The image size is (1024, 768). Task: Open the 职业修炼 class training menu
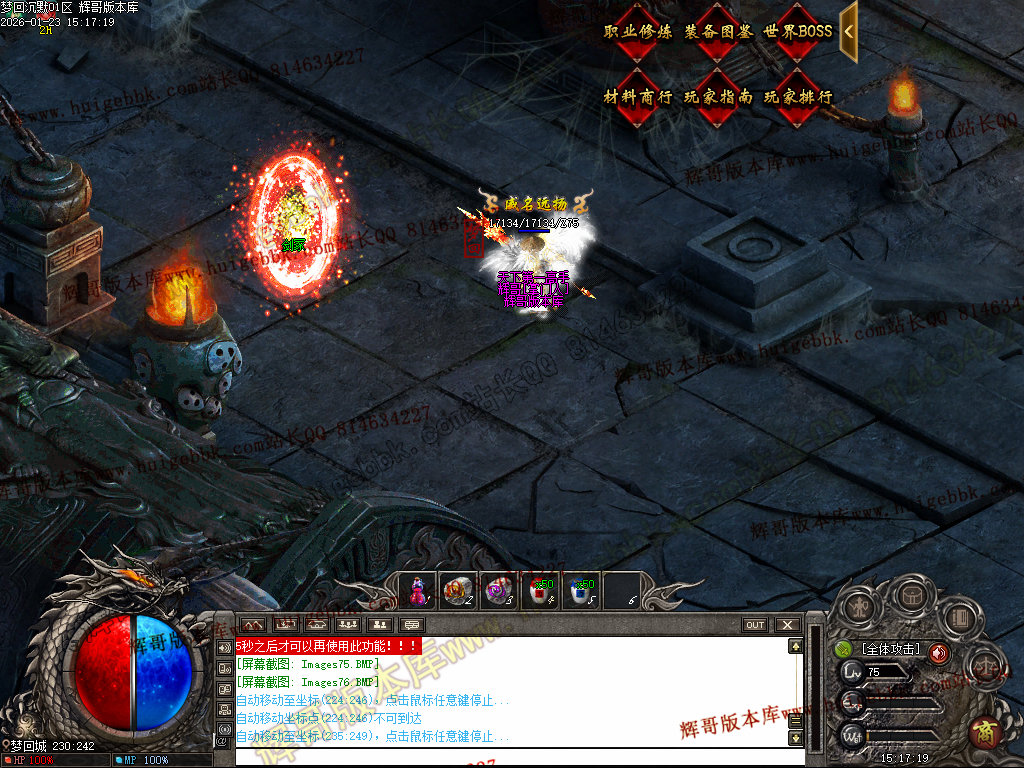(x=638, y=32)
